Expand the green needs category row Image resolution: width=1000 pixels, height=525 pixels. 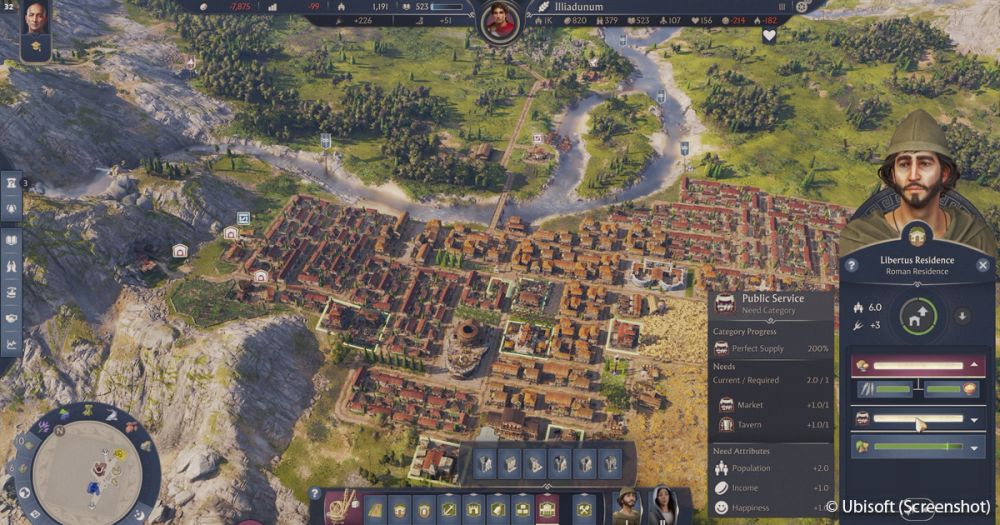coord(975,447)
